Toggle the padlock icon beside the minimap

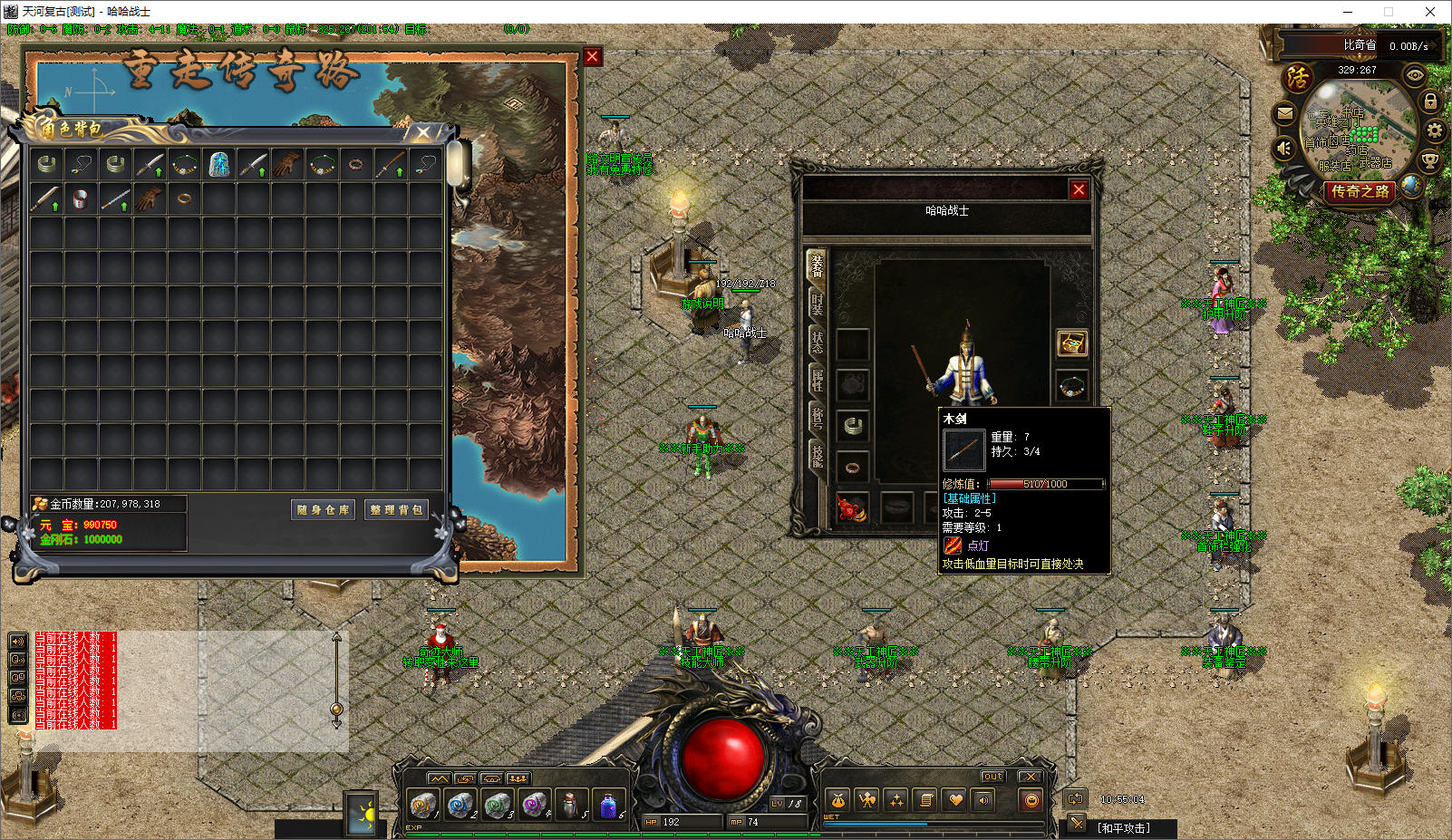click(x=1430, y=101)
